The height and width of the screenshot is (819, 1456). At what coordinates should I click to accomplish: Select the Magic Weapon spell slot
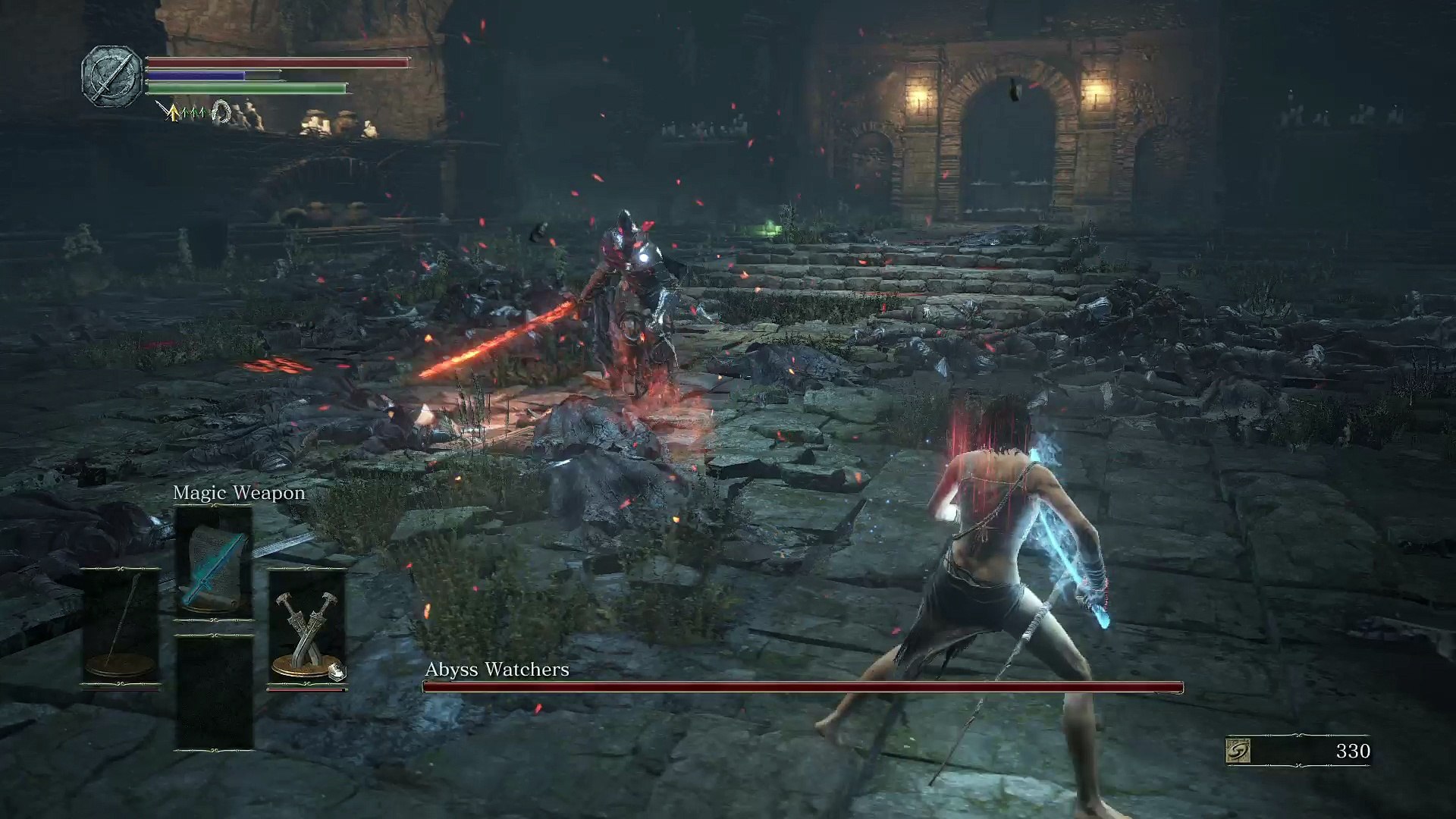click(213, 563)
